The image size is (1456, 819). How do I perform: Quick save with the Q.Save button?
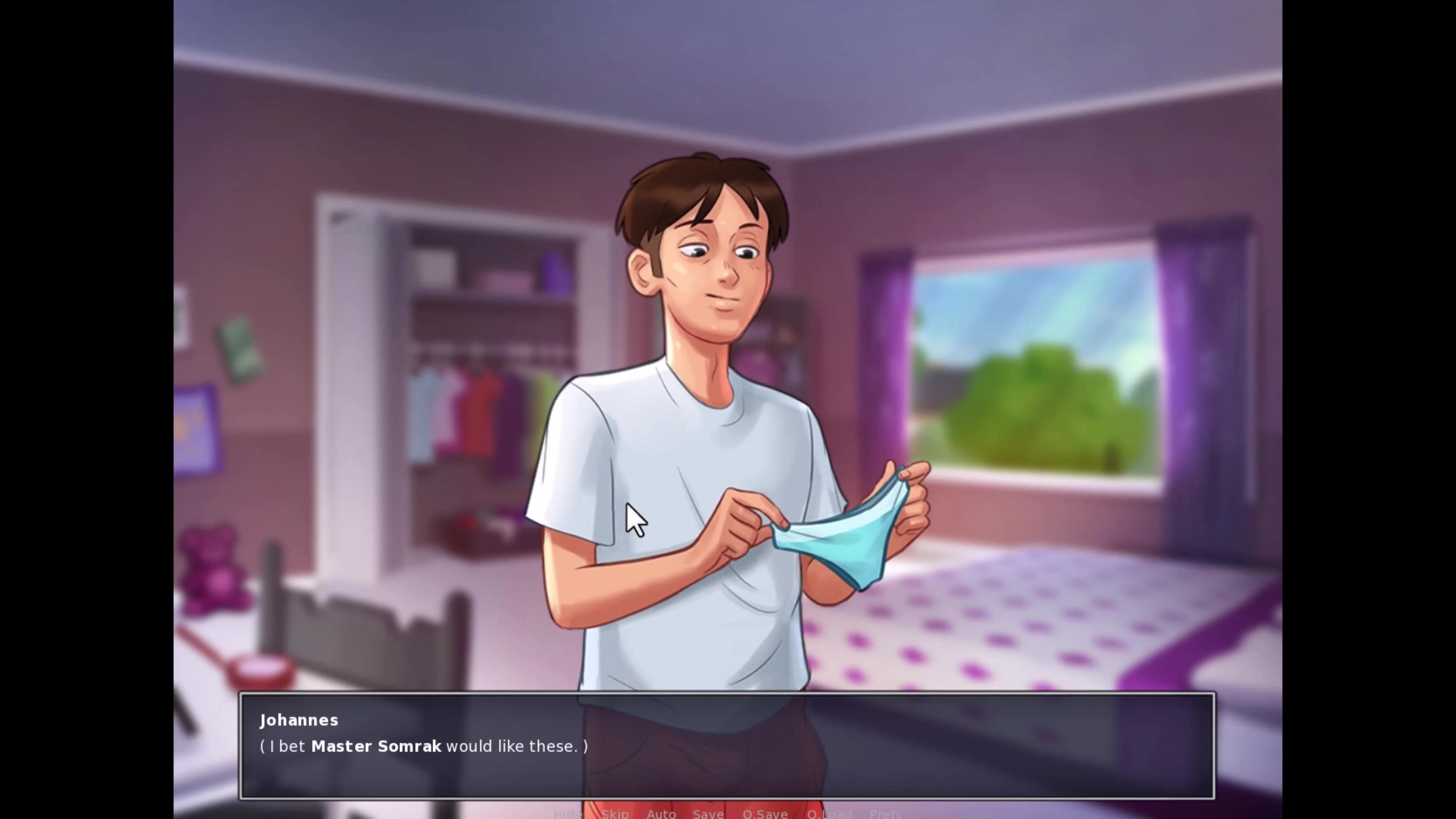pyautogui.click(x=765, y=813)
